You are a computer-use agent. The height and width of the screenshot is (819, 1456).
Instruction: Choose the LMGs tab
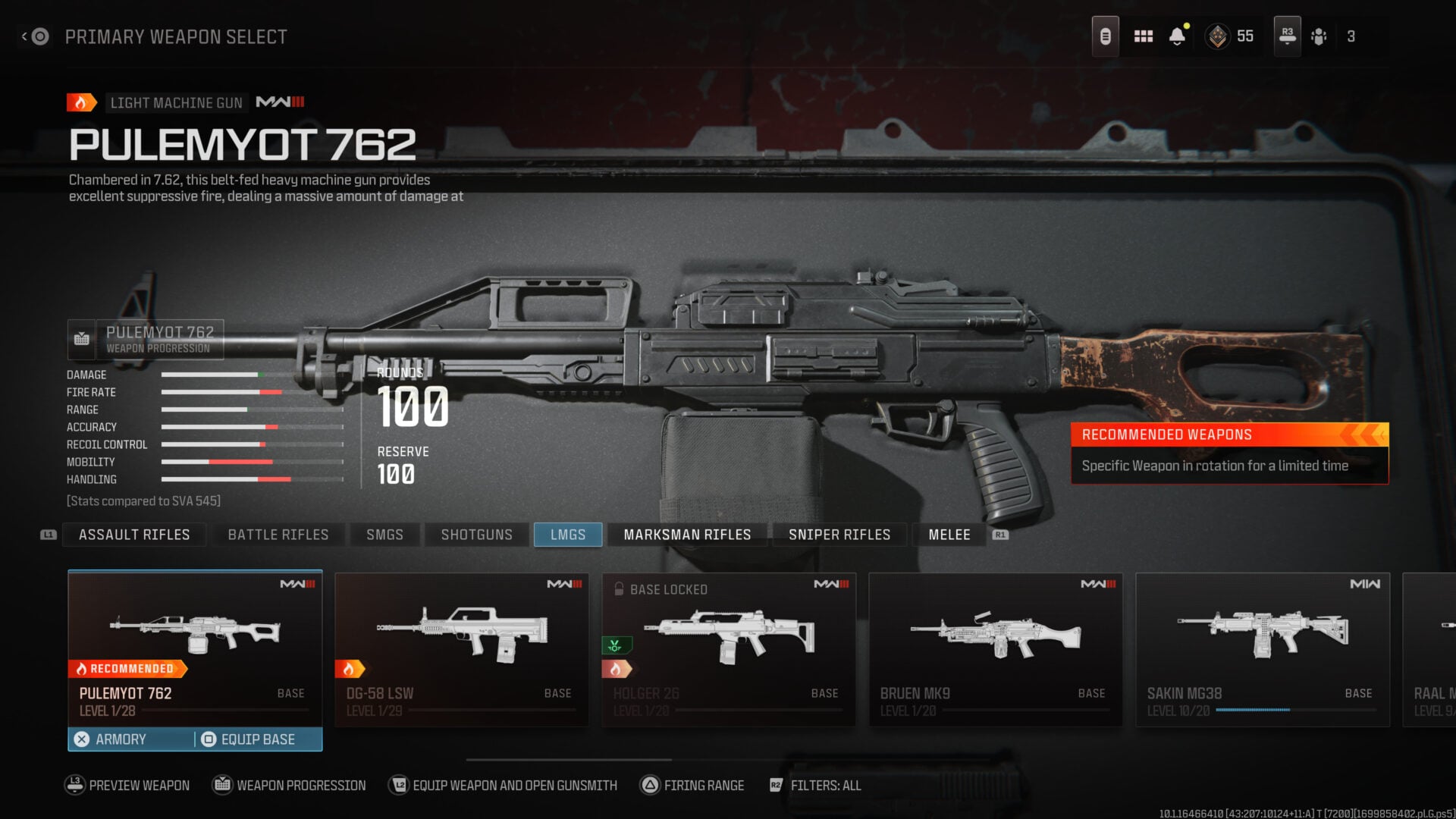tap(568, 535)
